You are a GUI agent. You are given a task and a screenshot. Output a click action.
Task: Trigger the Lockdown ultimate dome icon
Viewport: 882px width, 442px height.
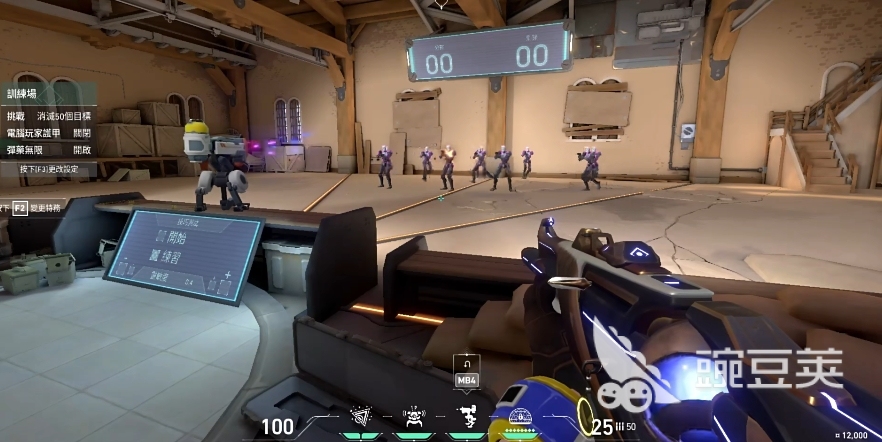[x=518, y=418]
